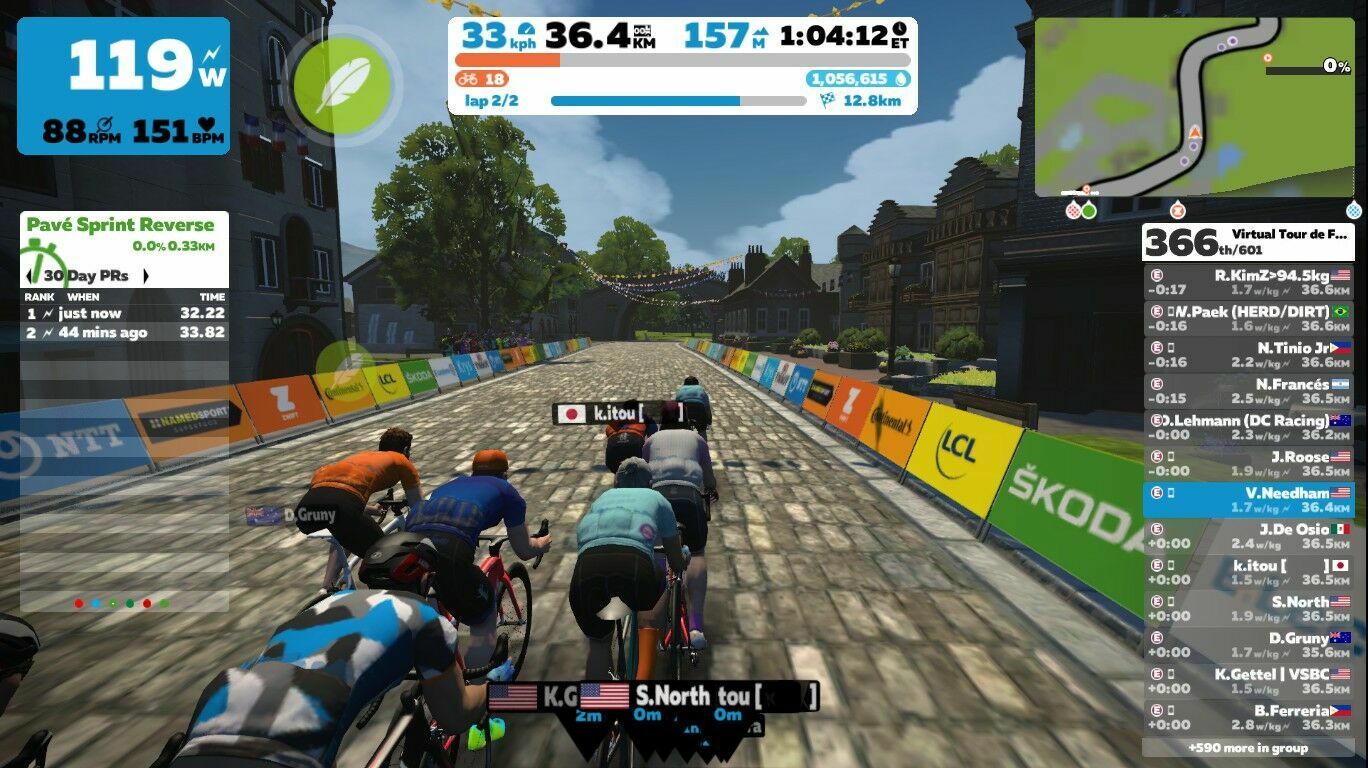Viewport: 1368px width, 768px height.
Task: Pick J.Roose in the rider list
Action: click(x=1247, y=463)
